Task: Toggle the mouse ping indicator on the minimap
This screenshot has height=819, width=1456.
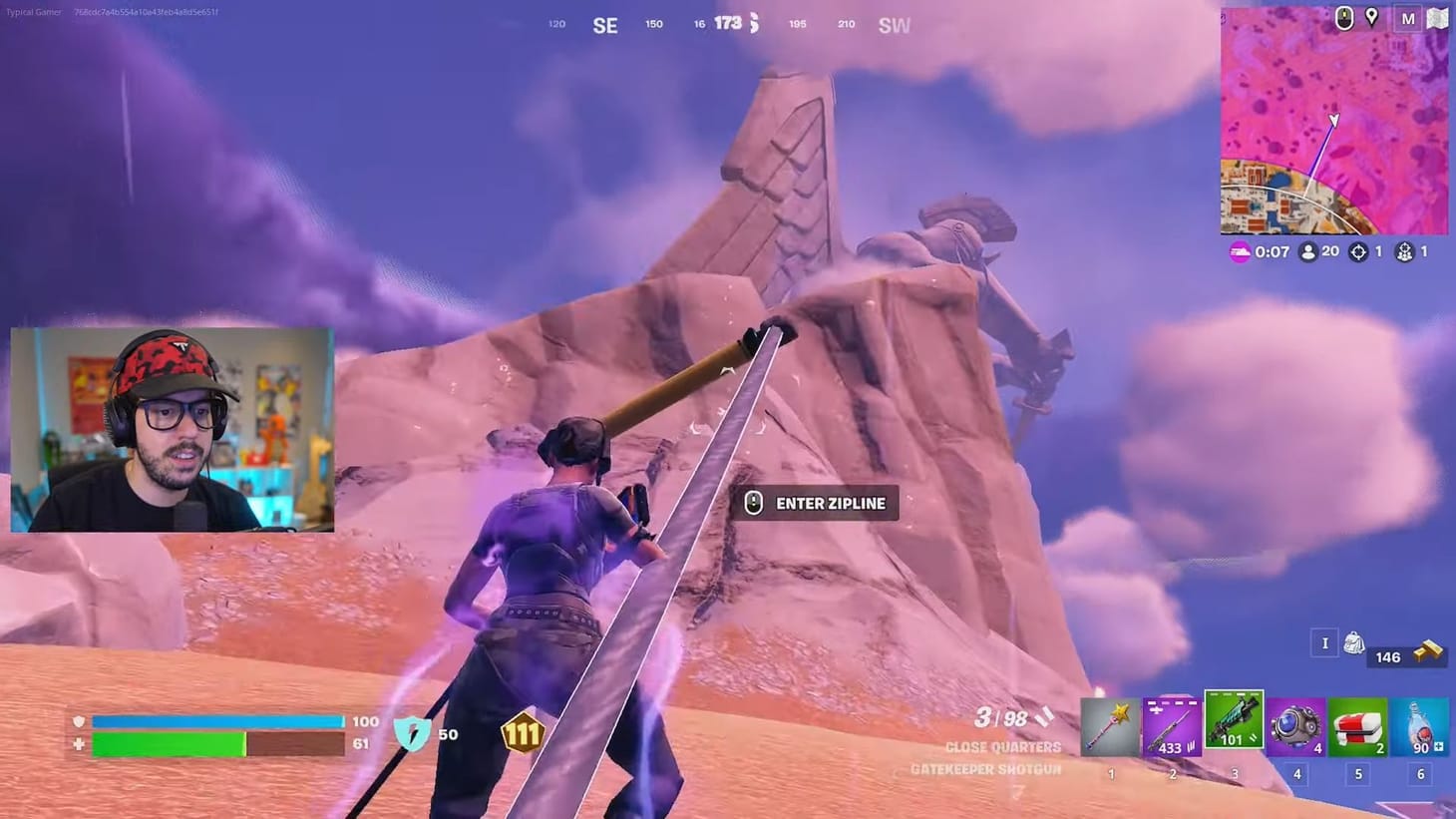Action: pyautogui.click(x=1343, y=18)
